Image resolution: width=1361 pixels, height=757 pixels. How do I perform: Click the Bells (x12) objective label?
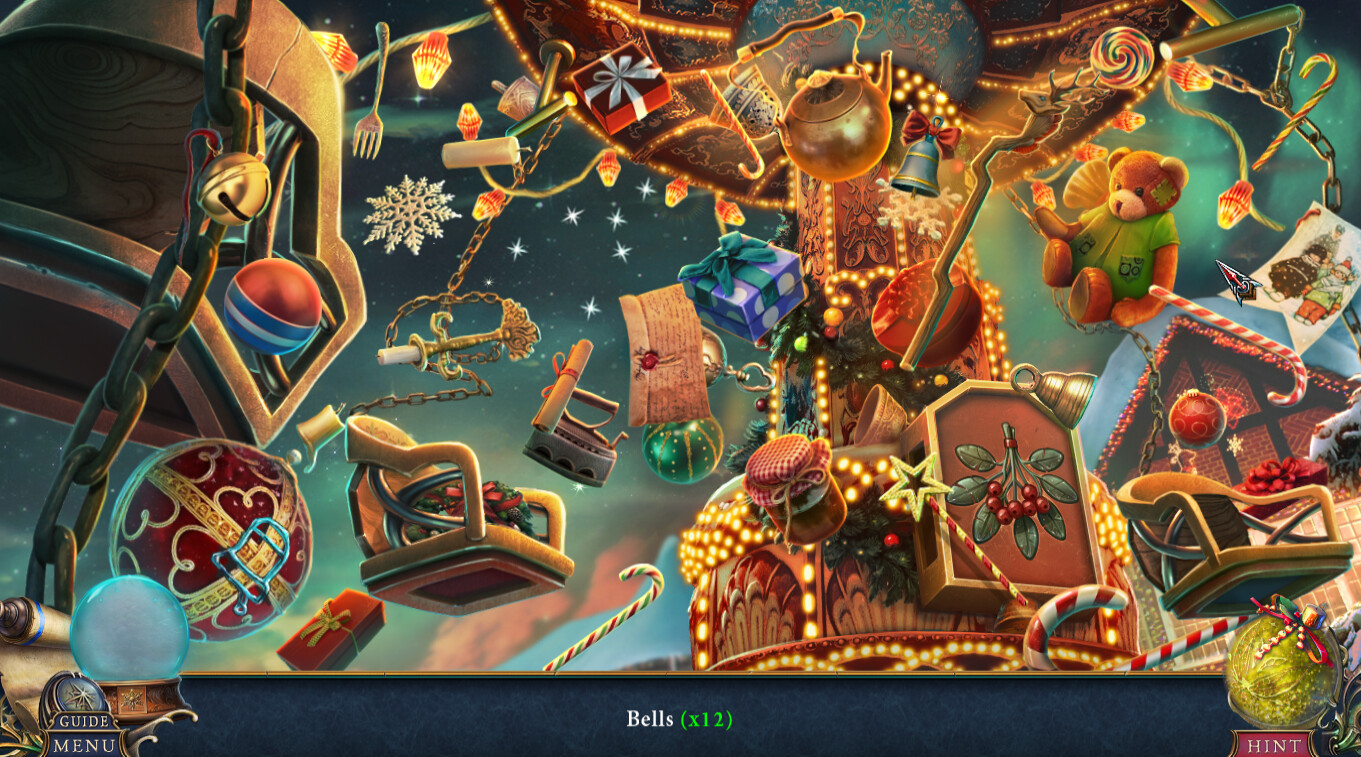(681, 717)
